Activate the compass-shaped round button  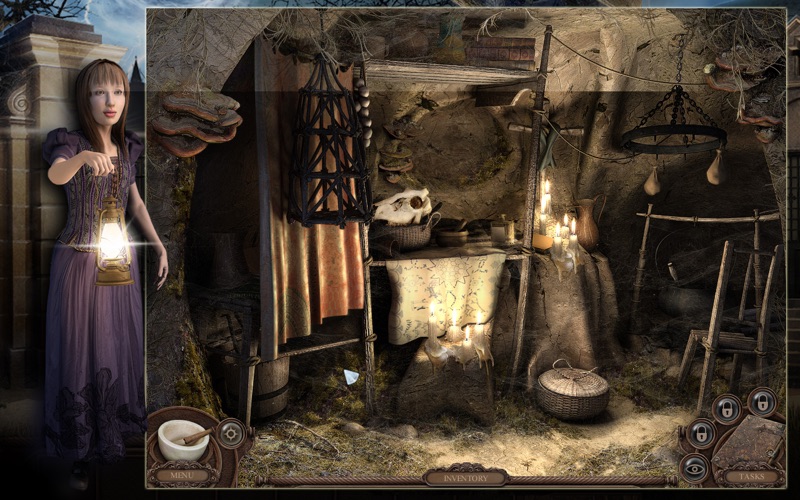click(232, 432)
